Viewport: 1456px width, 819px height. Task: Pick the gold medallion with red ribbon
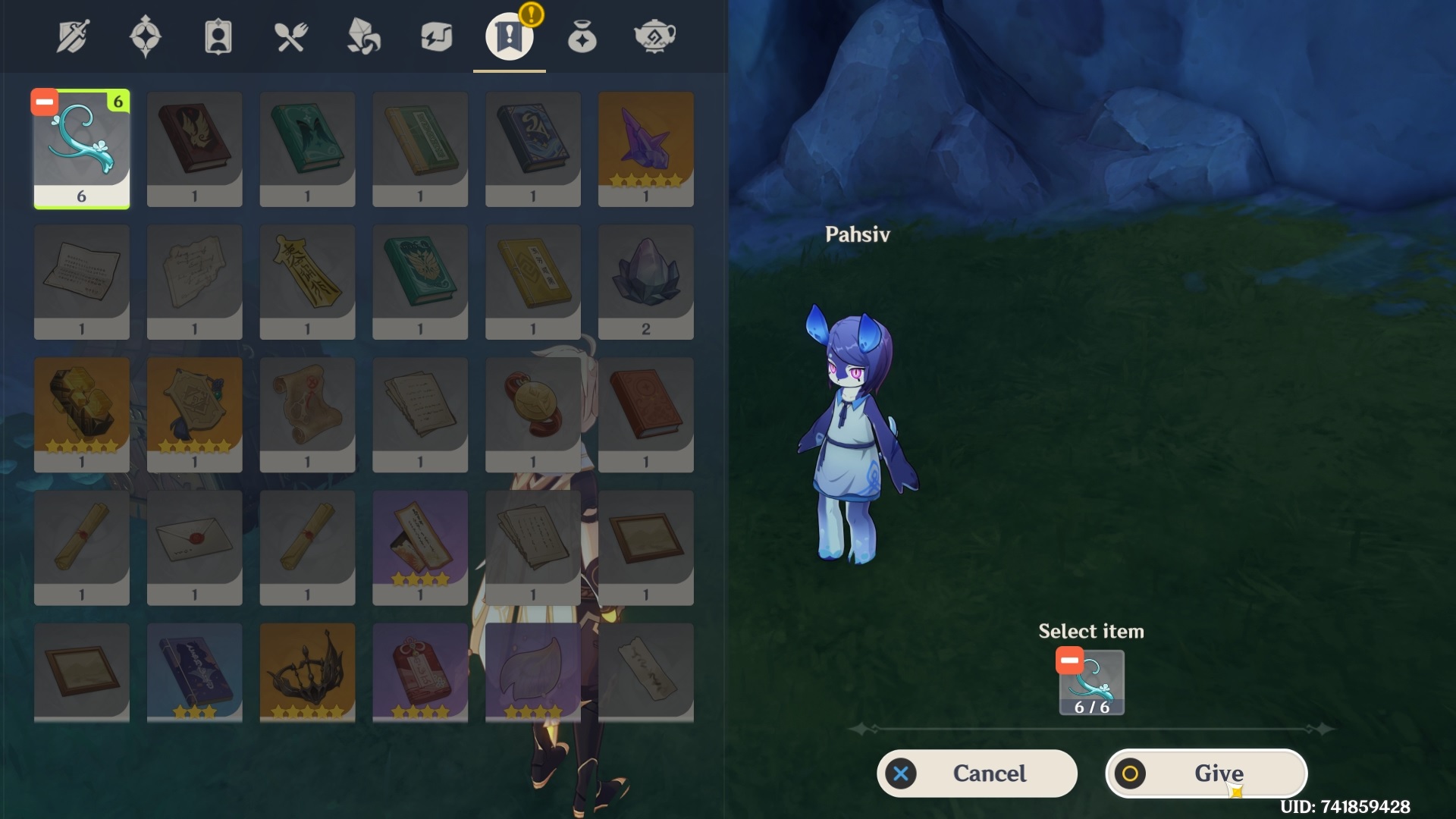click(x=532, y=414)
